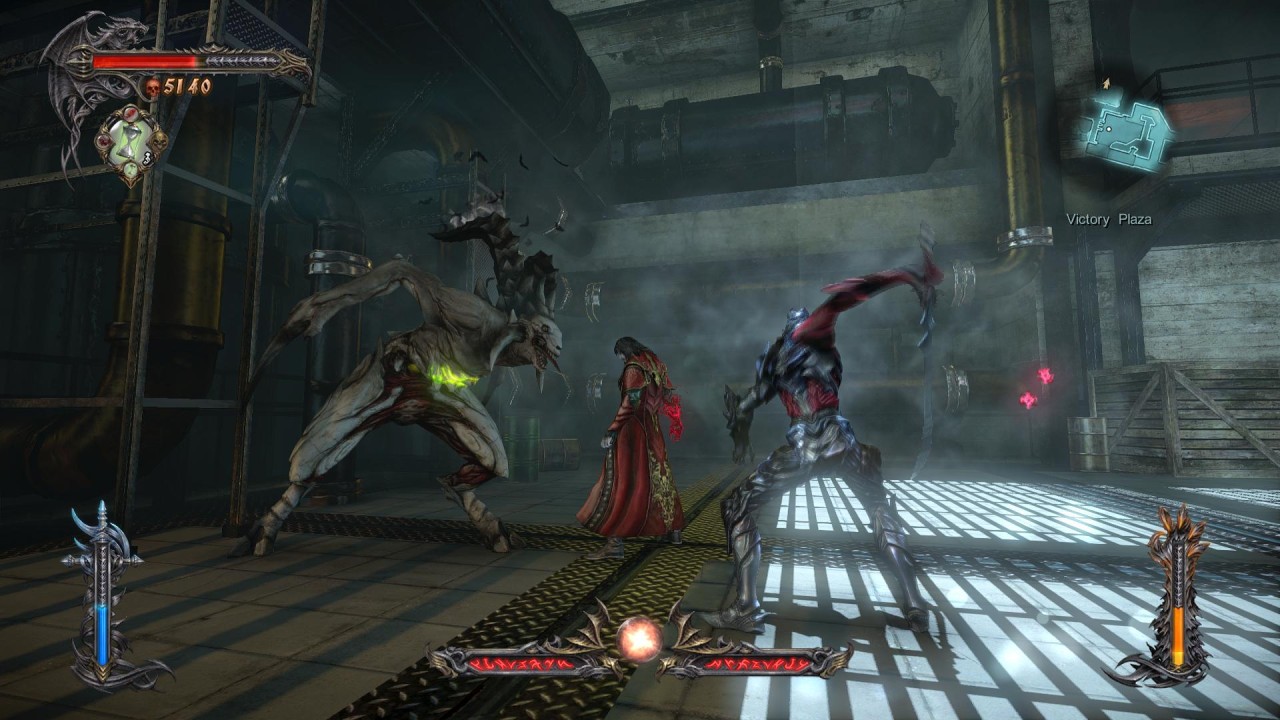Select the glowing focus orb emblem

point(638,639)
